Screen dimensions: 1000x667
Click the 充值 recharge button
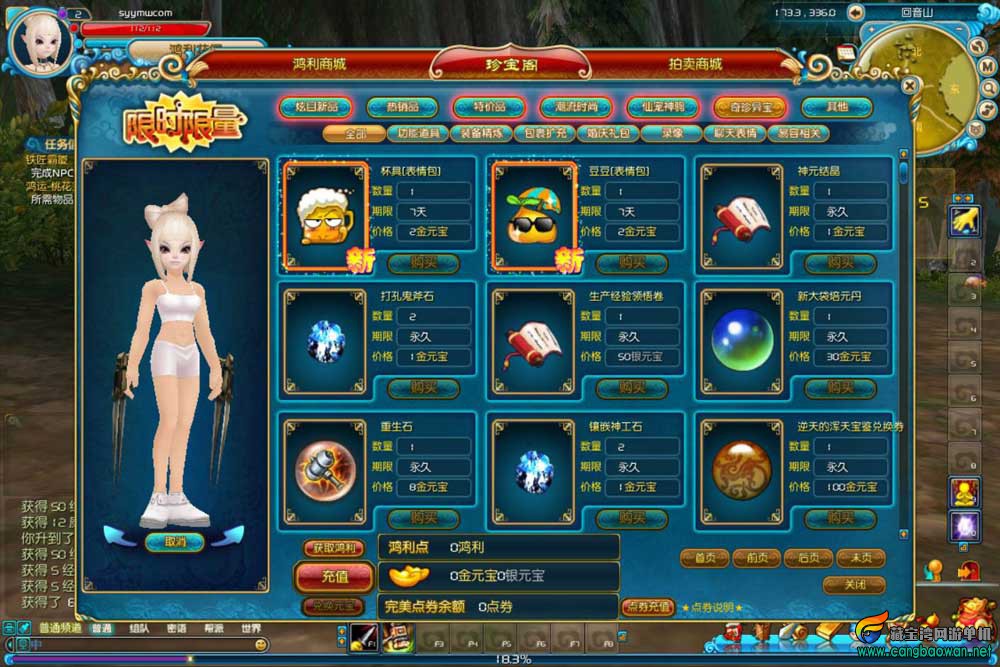click(x=335, y=577)
